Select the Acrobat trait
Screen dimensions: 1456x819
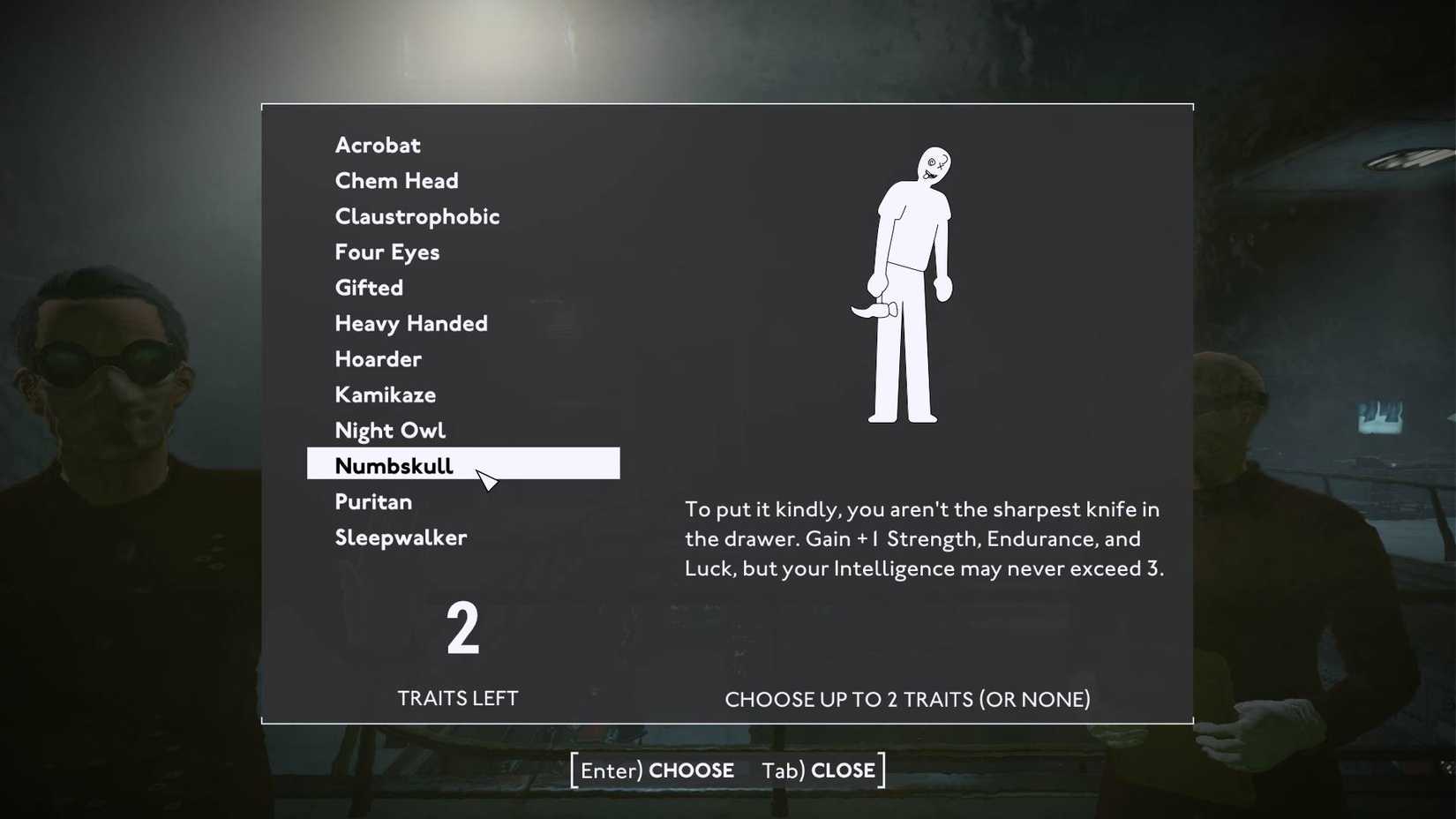(x=377, y=145)
